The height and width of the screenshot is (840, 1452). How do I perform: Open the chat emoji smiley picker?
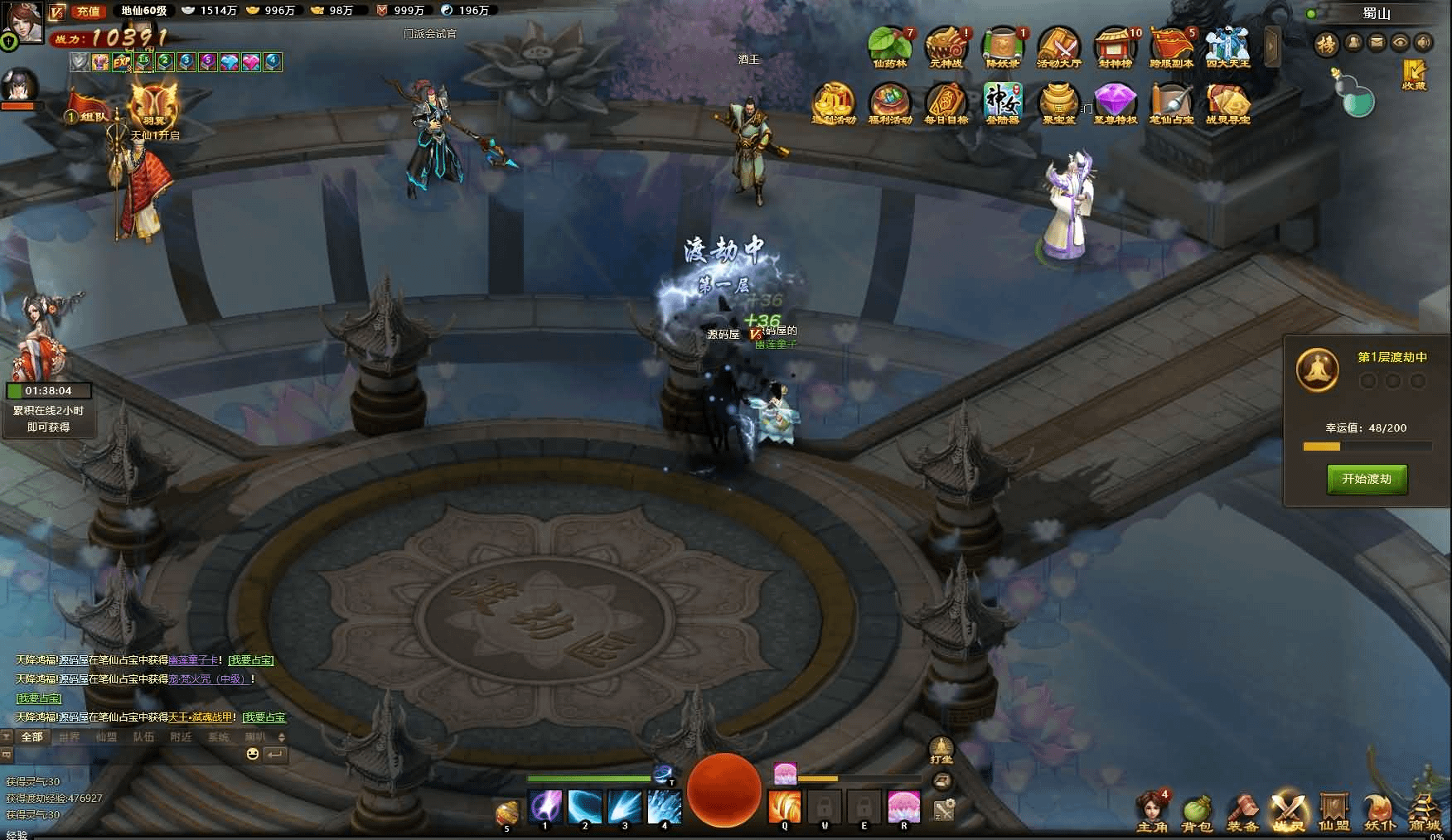click(253, 754)
